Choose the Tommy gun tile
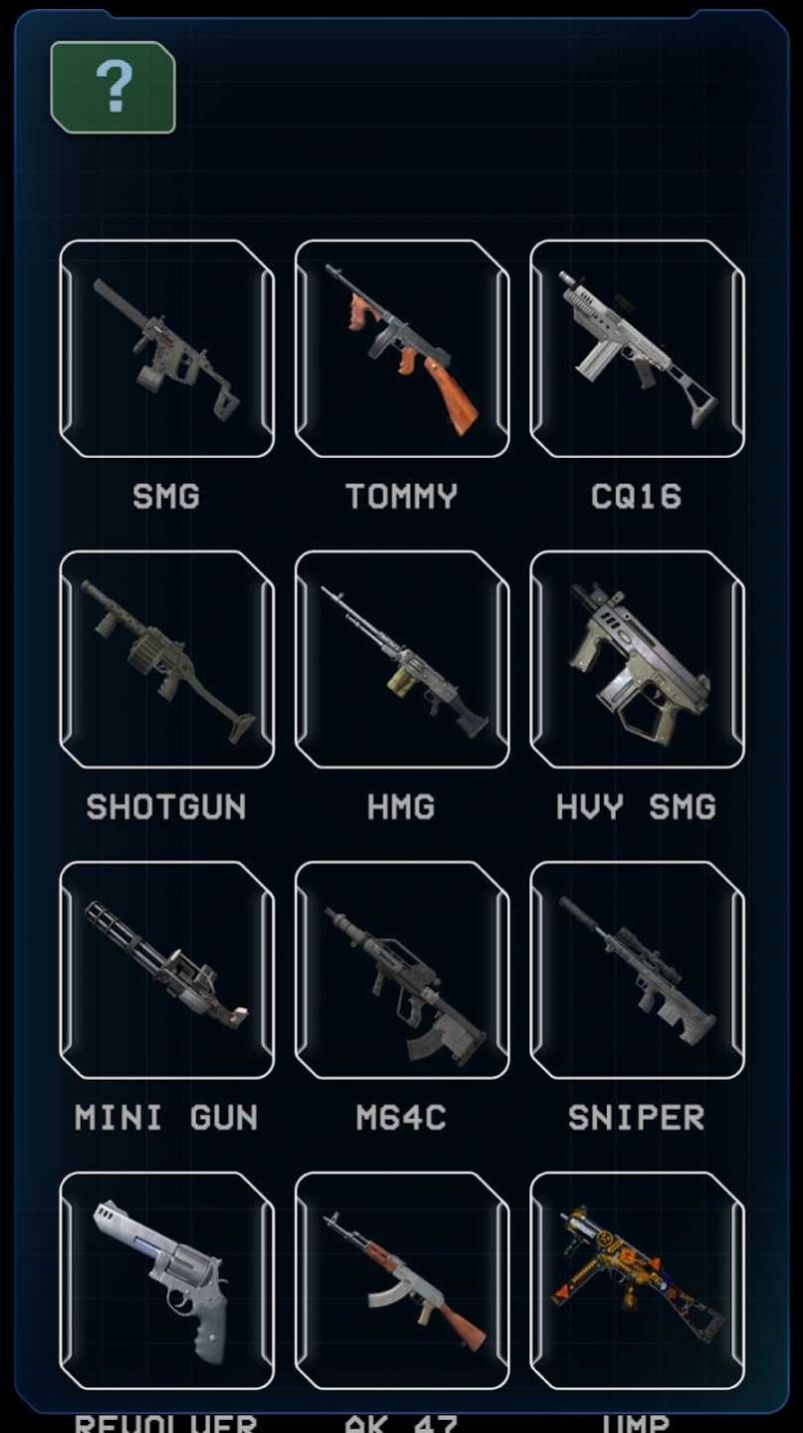This screenshot has height=1433, width=803. point(401,348)
